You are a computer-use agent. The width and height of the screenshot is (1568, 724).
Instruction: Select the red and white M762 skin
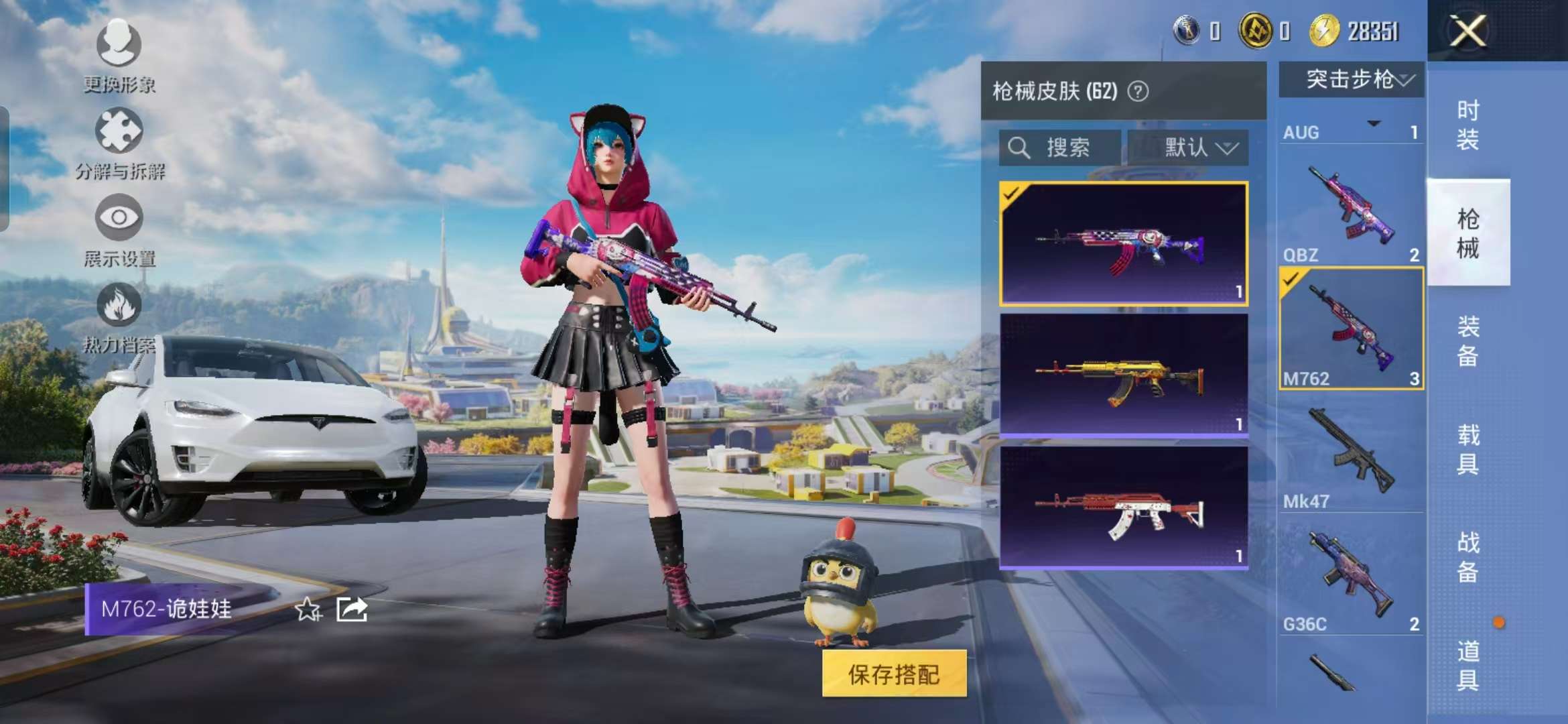(1123, 507)
